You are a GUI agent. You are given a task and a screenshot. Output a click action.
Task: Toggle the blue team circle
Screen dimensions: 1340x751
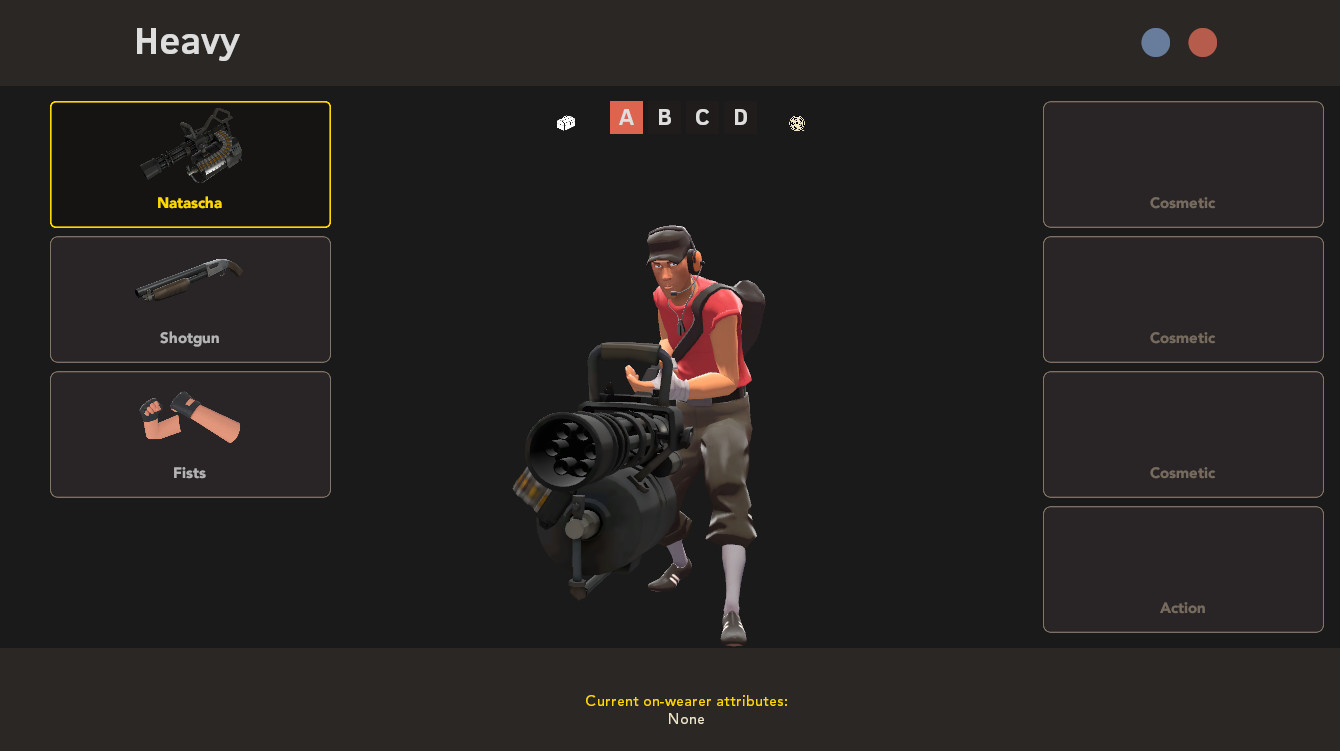[1155, 42]
